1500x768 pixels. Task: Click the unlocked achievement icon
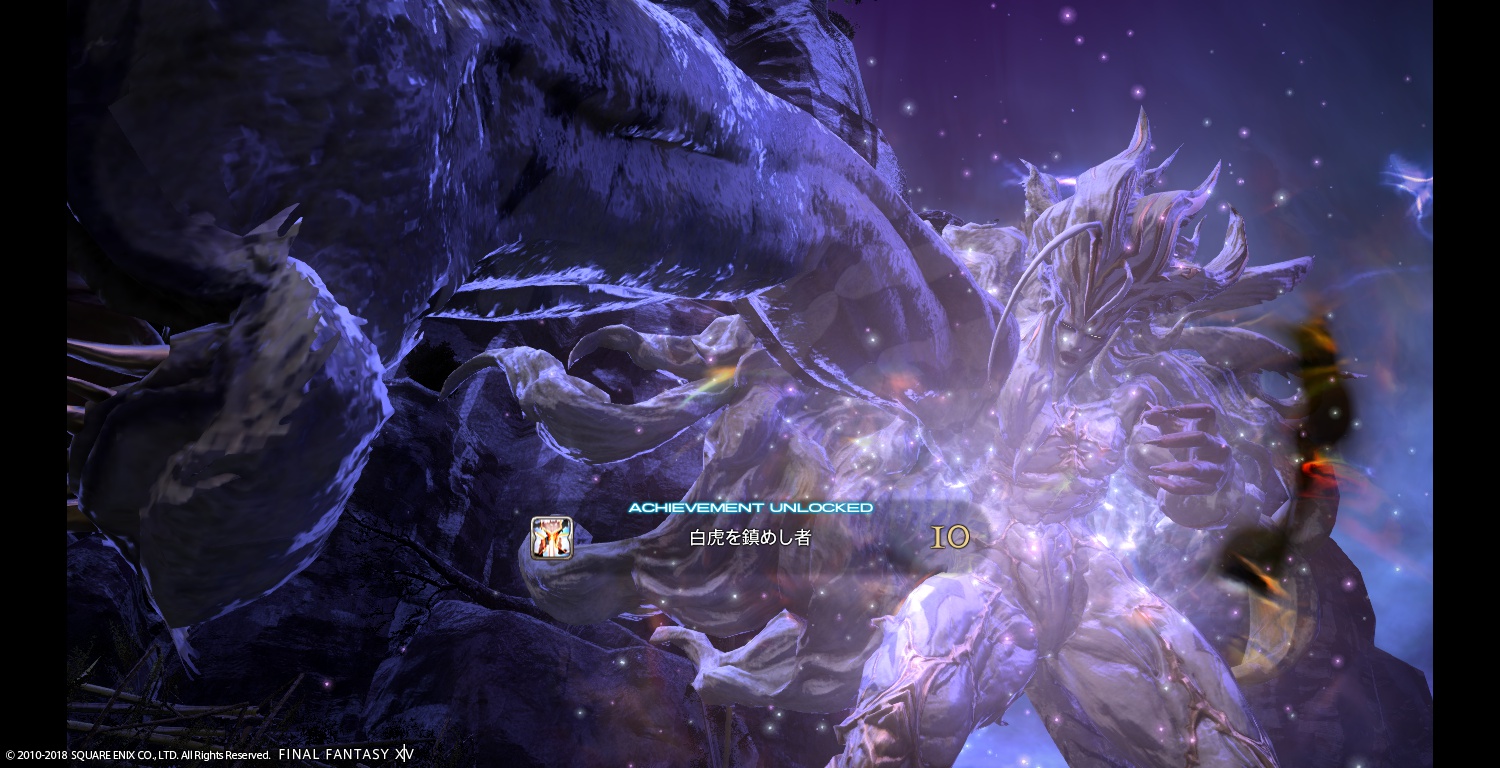point(552,538)
